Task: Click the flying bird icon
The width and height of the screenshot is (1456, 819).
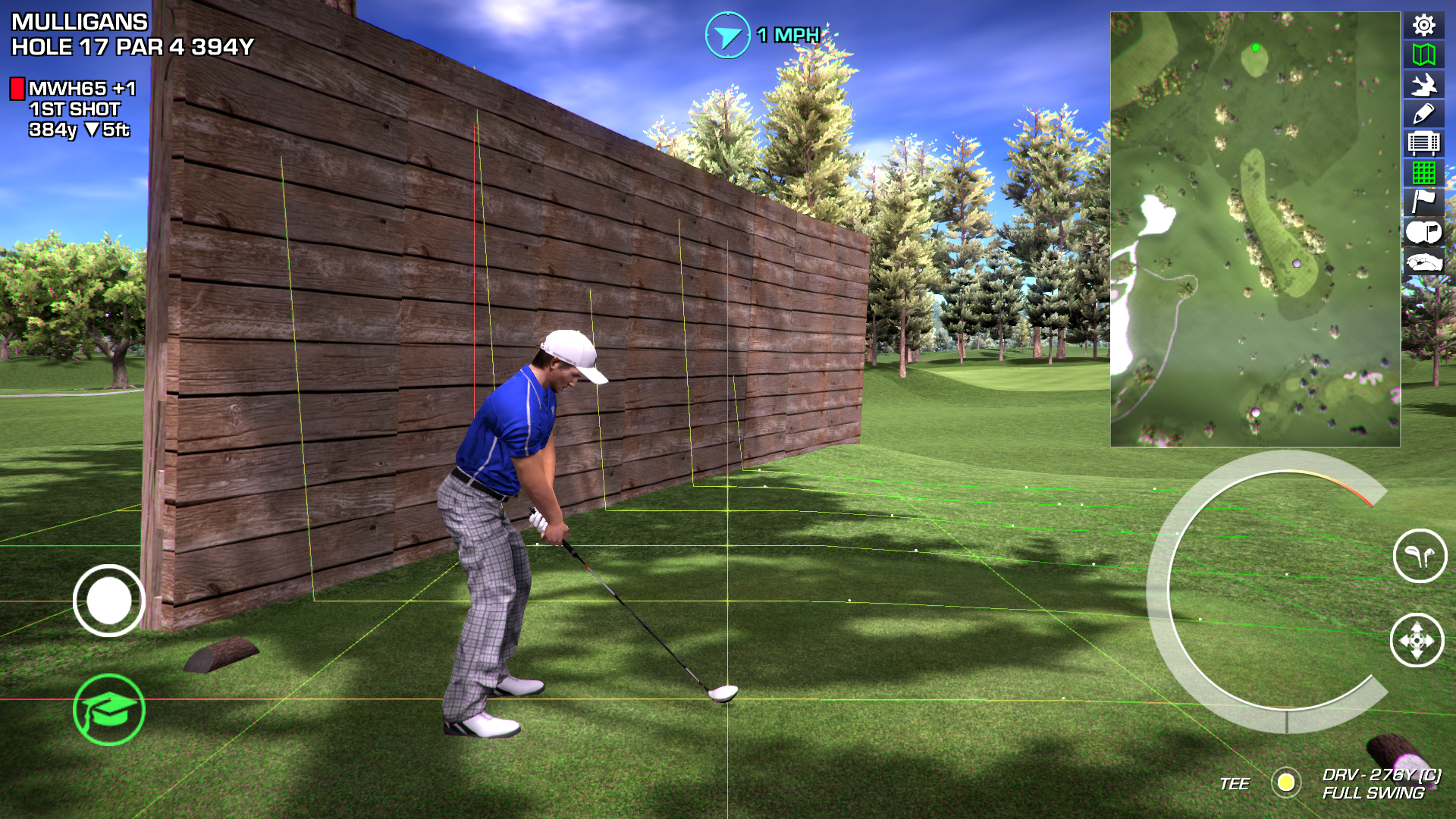Action: point(1423,84)
